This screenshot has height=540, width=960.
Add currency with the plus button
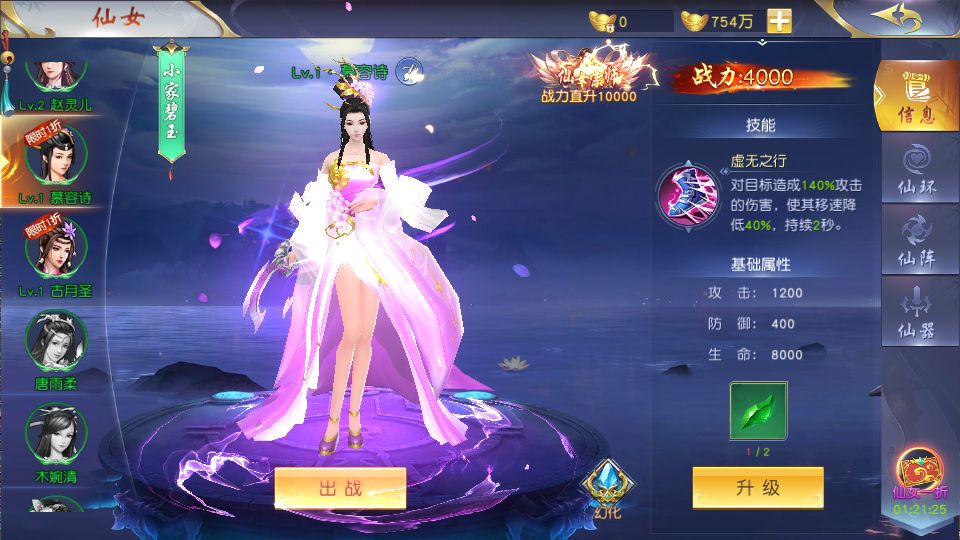point(779,21)
